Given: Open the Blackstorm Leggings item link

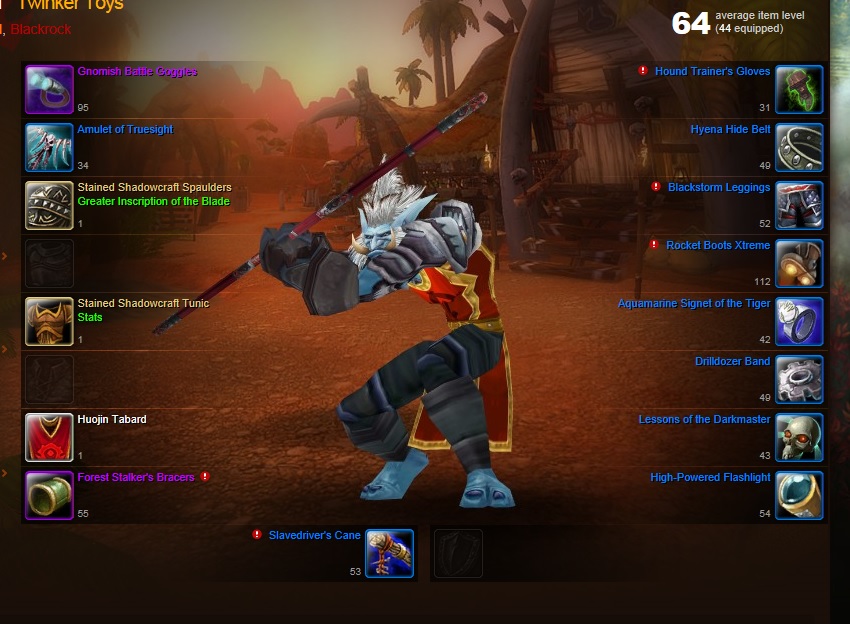Looking at the screenshot, I should click(719, 188).
